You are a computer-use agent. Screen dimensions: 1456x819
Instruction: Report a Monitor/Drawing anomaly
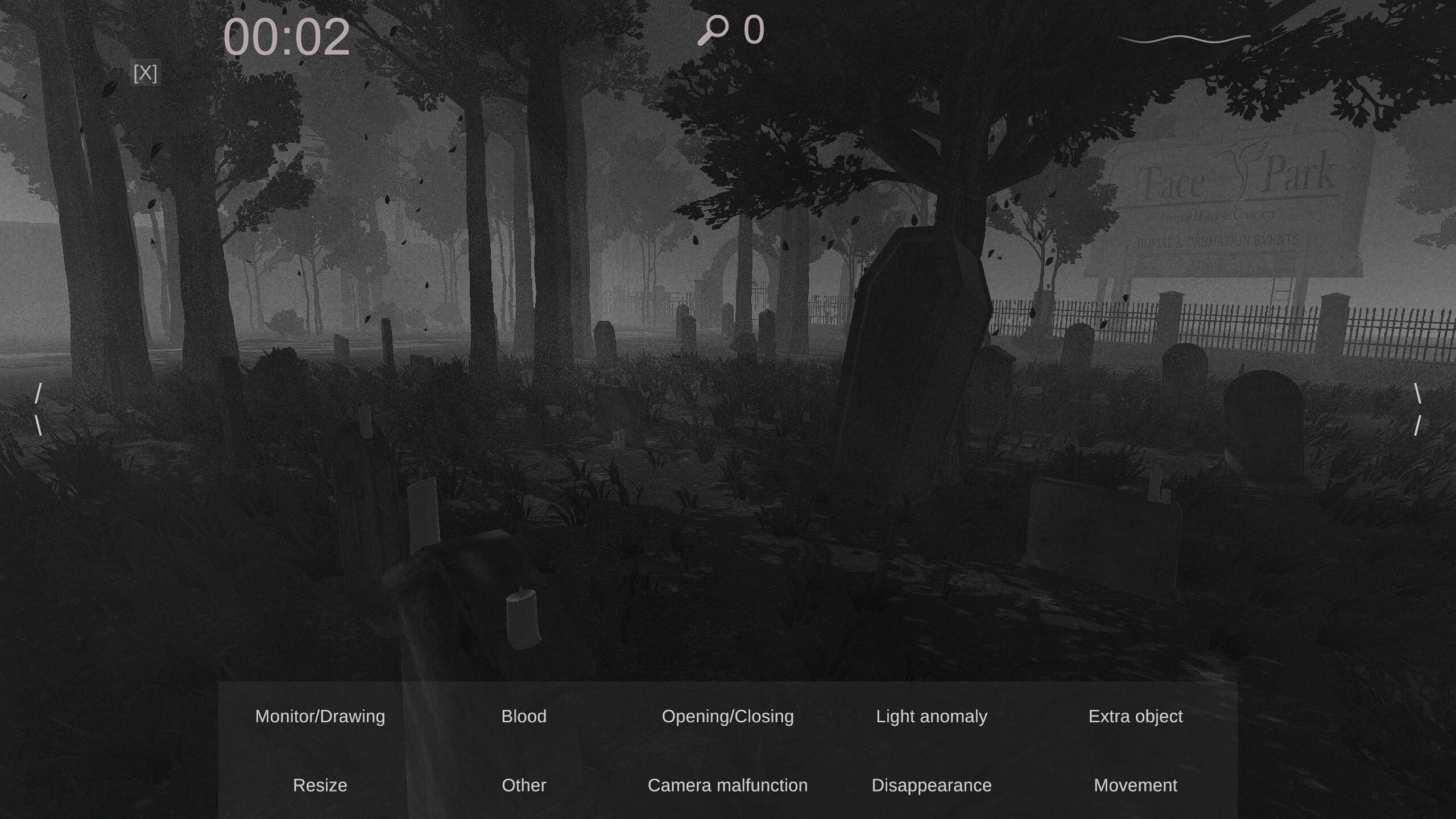(x=320, y=716)
